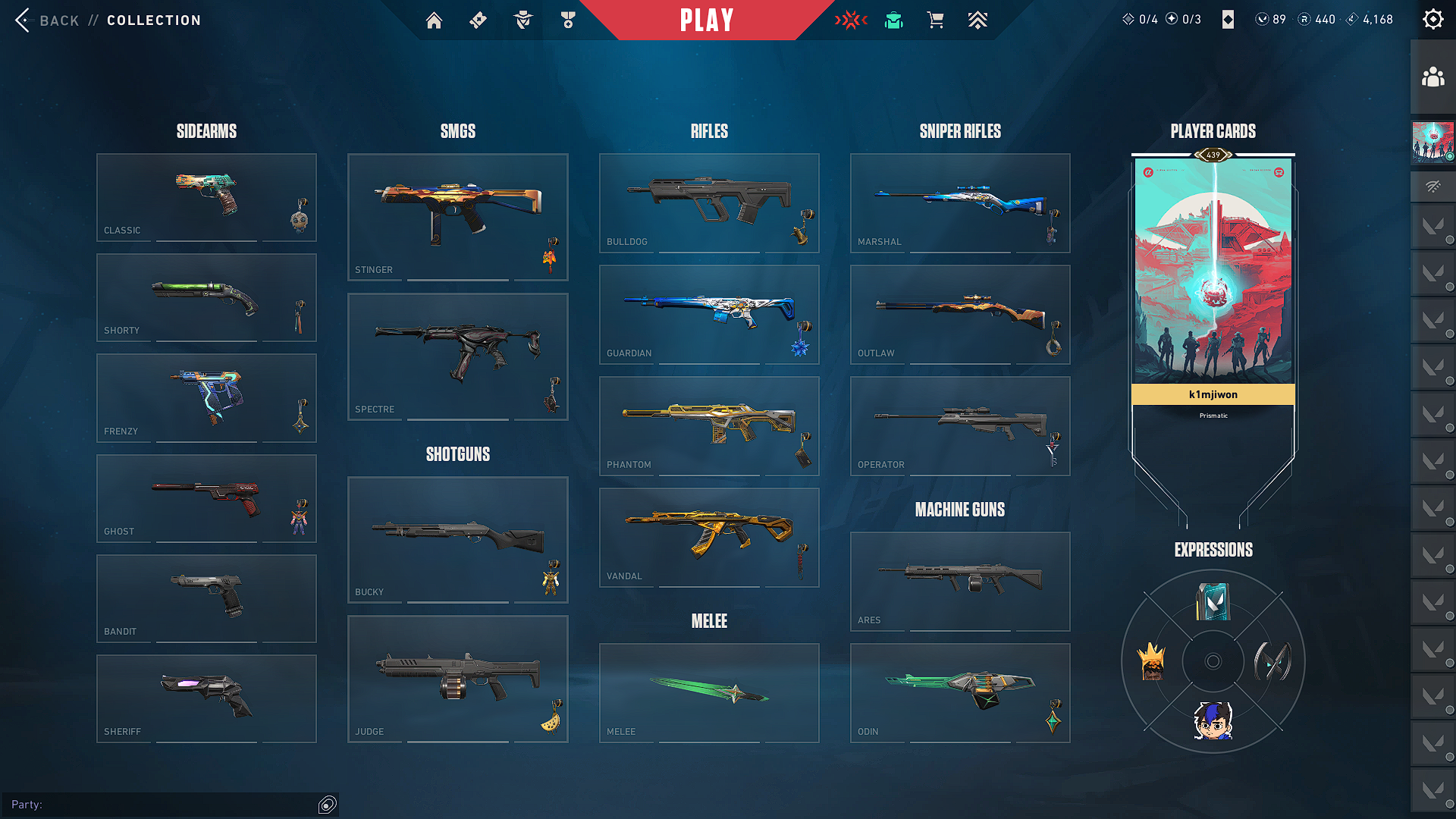Change the k1mjiwon player card

pyautogui.click(x=1213, y=281)
